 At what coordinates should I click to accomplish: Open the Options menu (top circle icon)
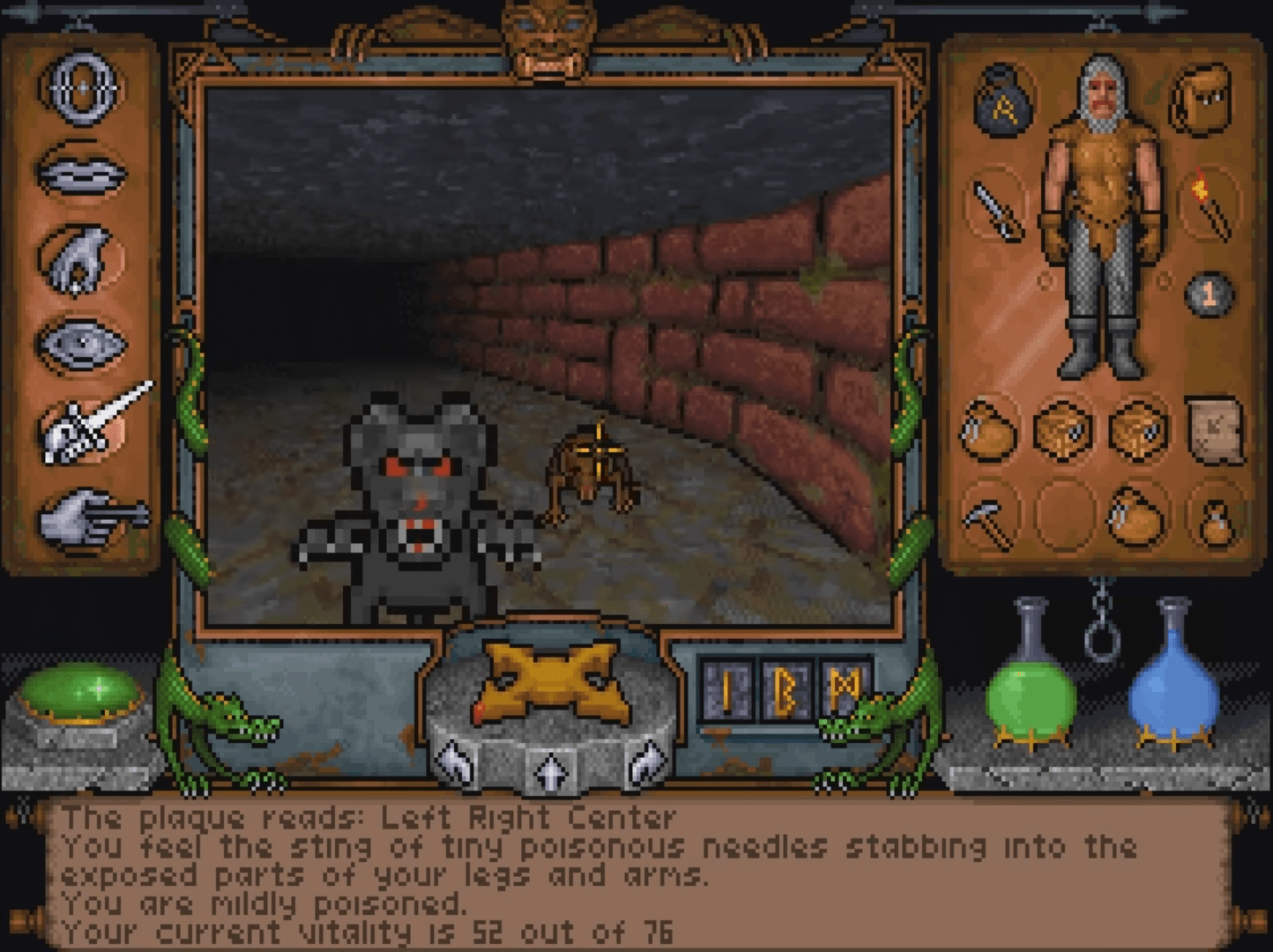pyautogui.click(x=80, y=88)
